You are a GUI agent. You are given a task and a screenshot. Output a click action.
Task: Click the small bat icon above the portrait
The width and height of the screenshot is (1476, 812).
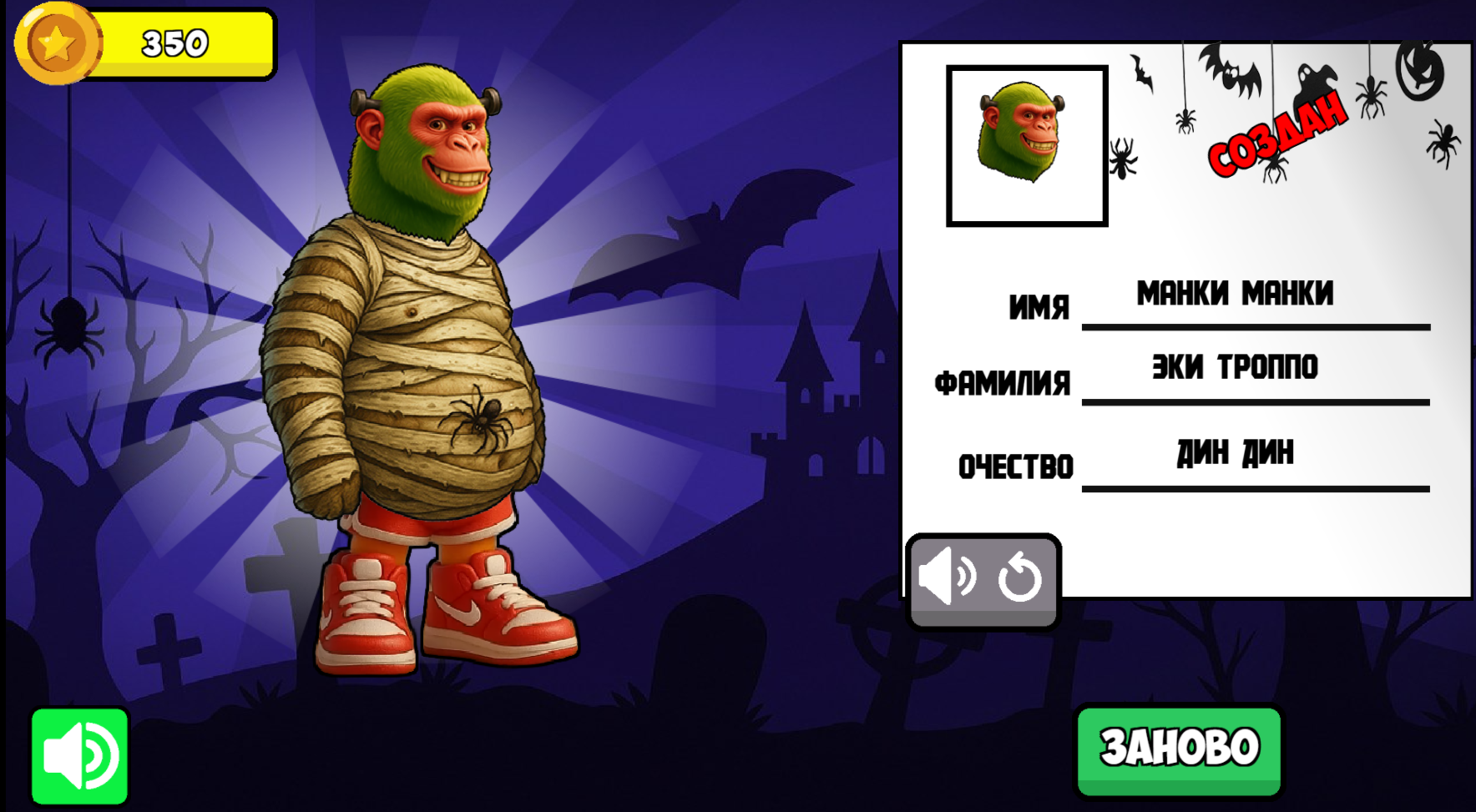(x=1142, y=72)
